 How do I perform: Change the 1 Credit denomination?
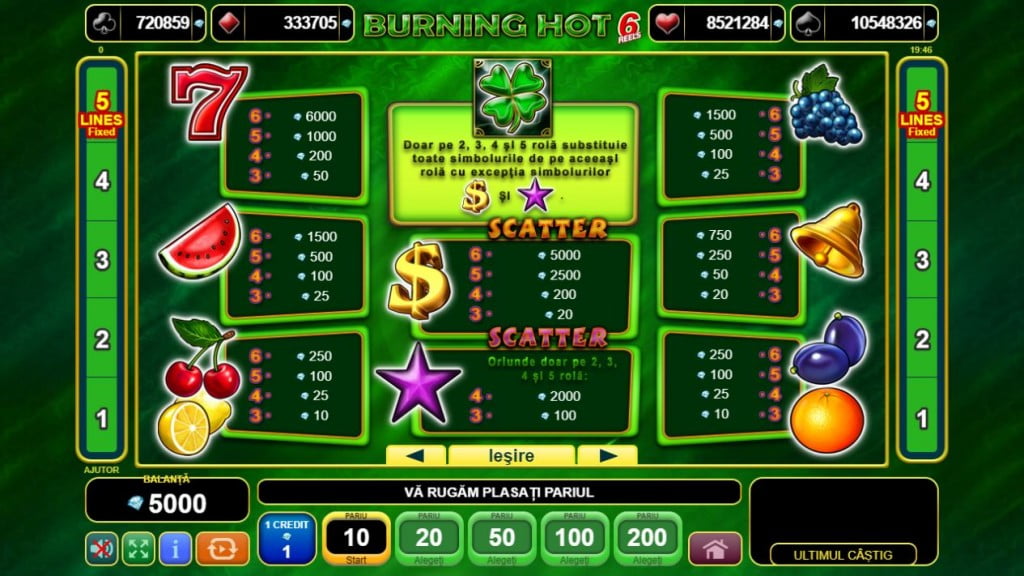click(x=287, y=539)
